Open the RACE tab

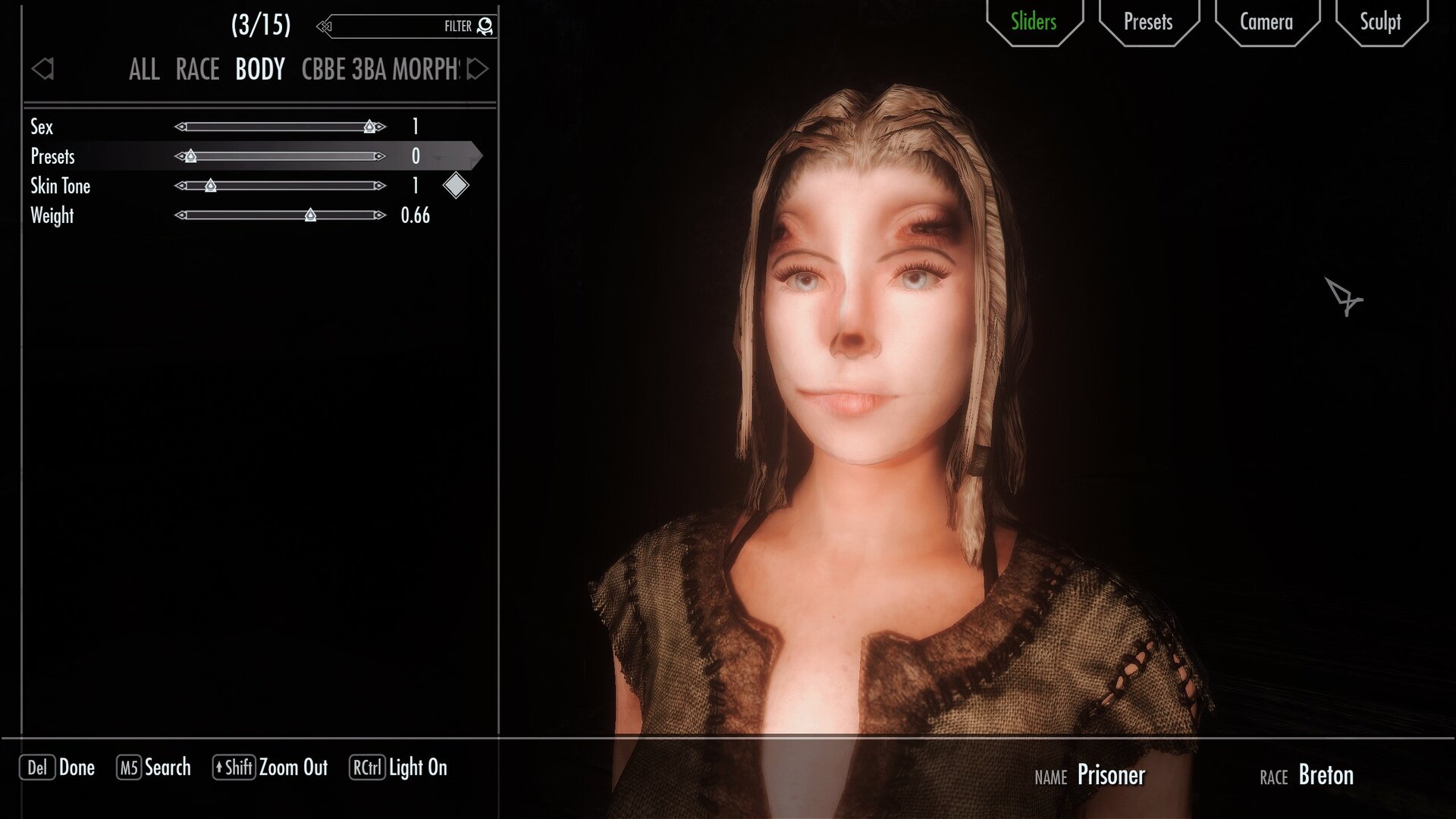coord(196,69)
